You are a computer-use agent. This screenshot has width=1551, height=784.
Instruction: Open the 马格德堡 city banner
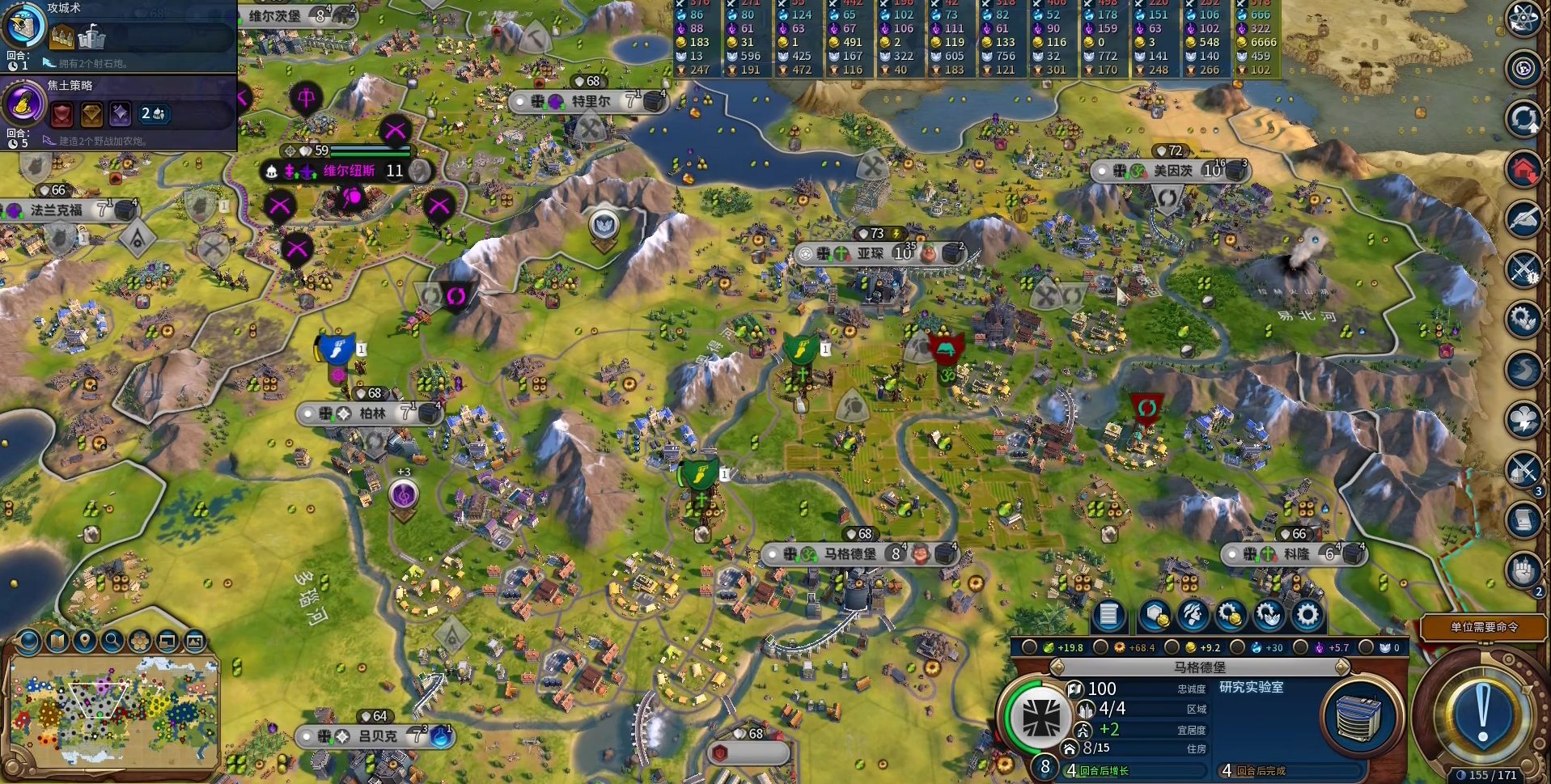tap(850, 554)
